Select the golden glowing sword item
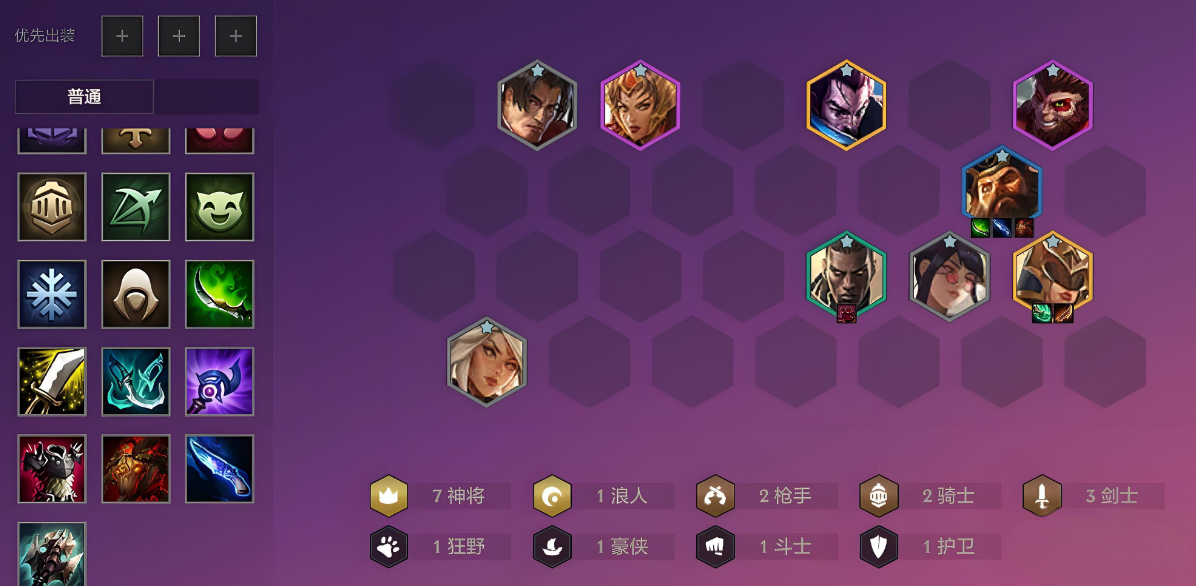 click(52, 381)
